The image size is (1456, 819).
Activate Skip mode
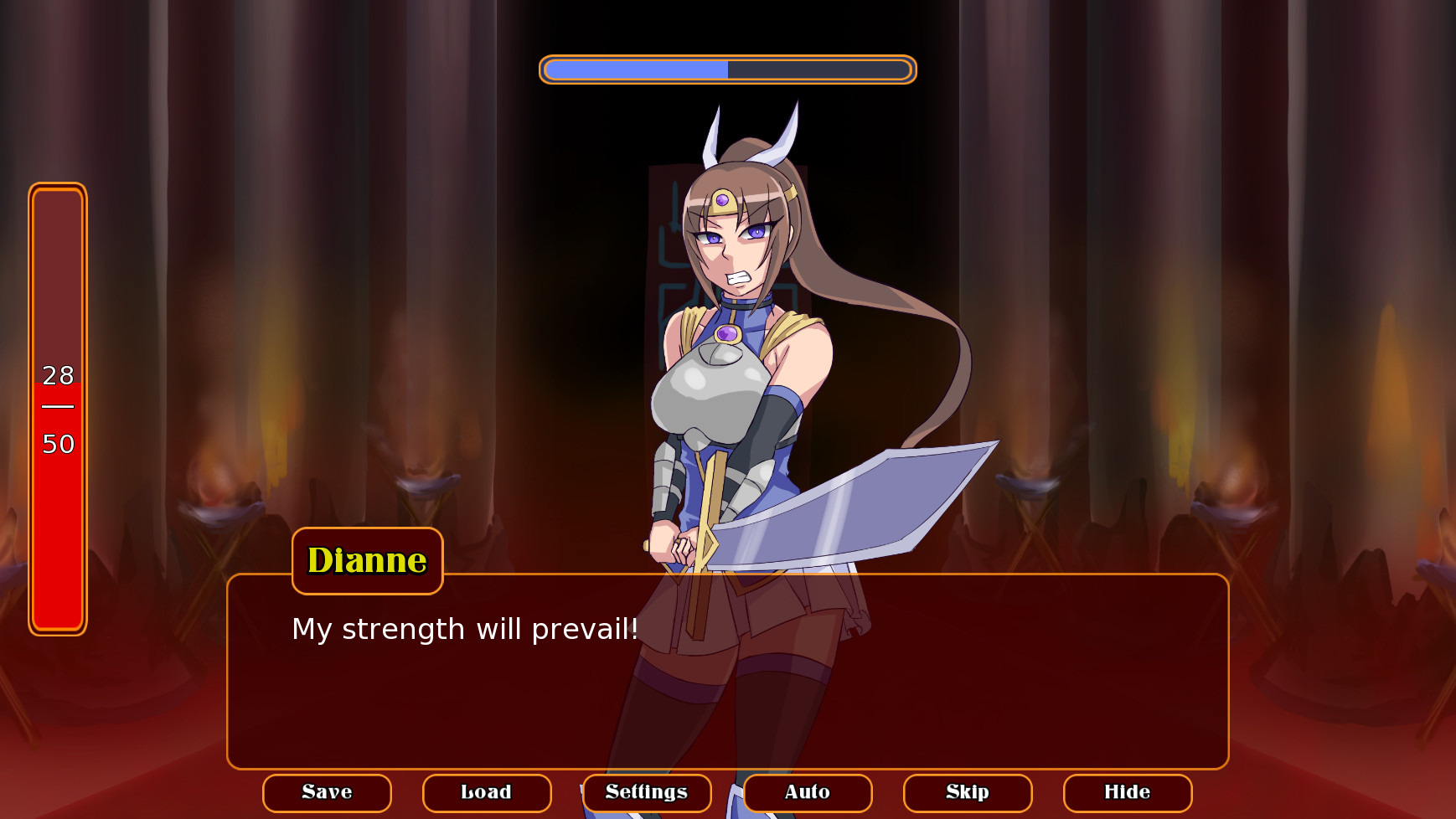point(968,792)
